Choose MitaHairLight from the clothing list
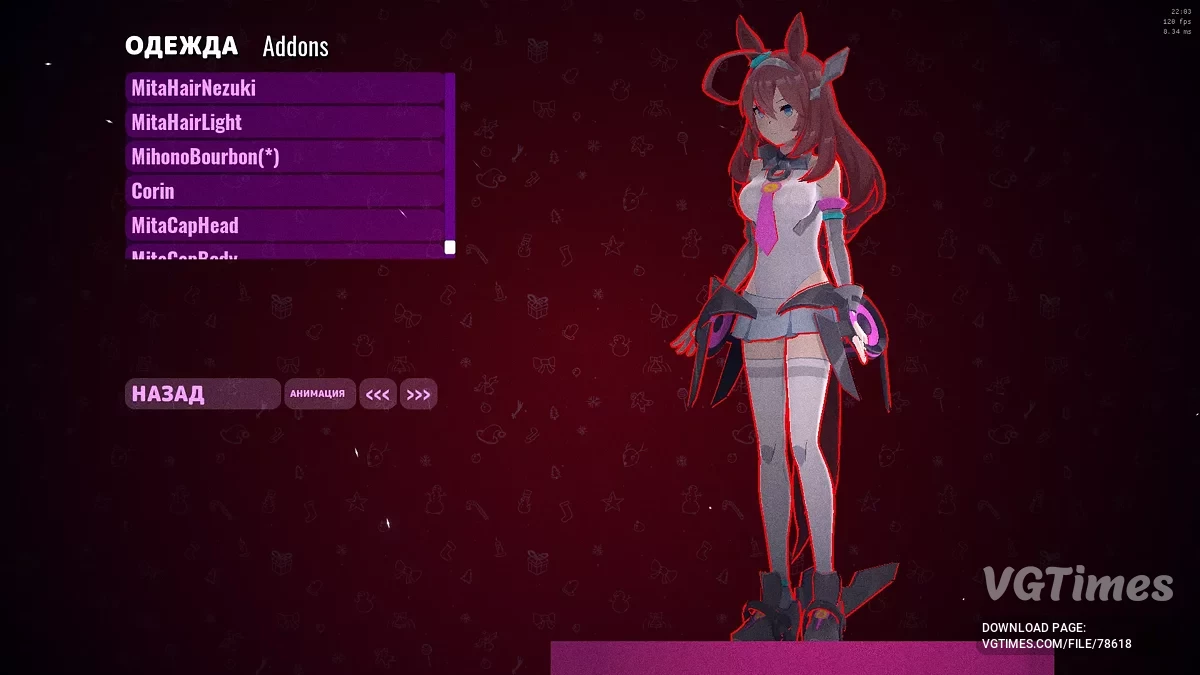 (x=285, y=122)
